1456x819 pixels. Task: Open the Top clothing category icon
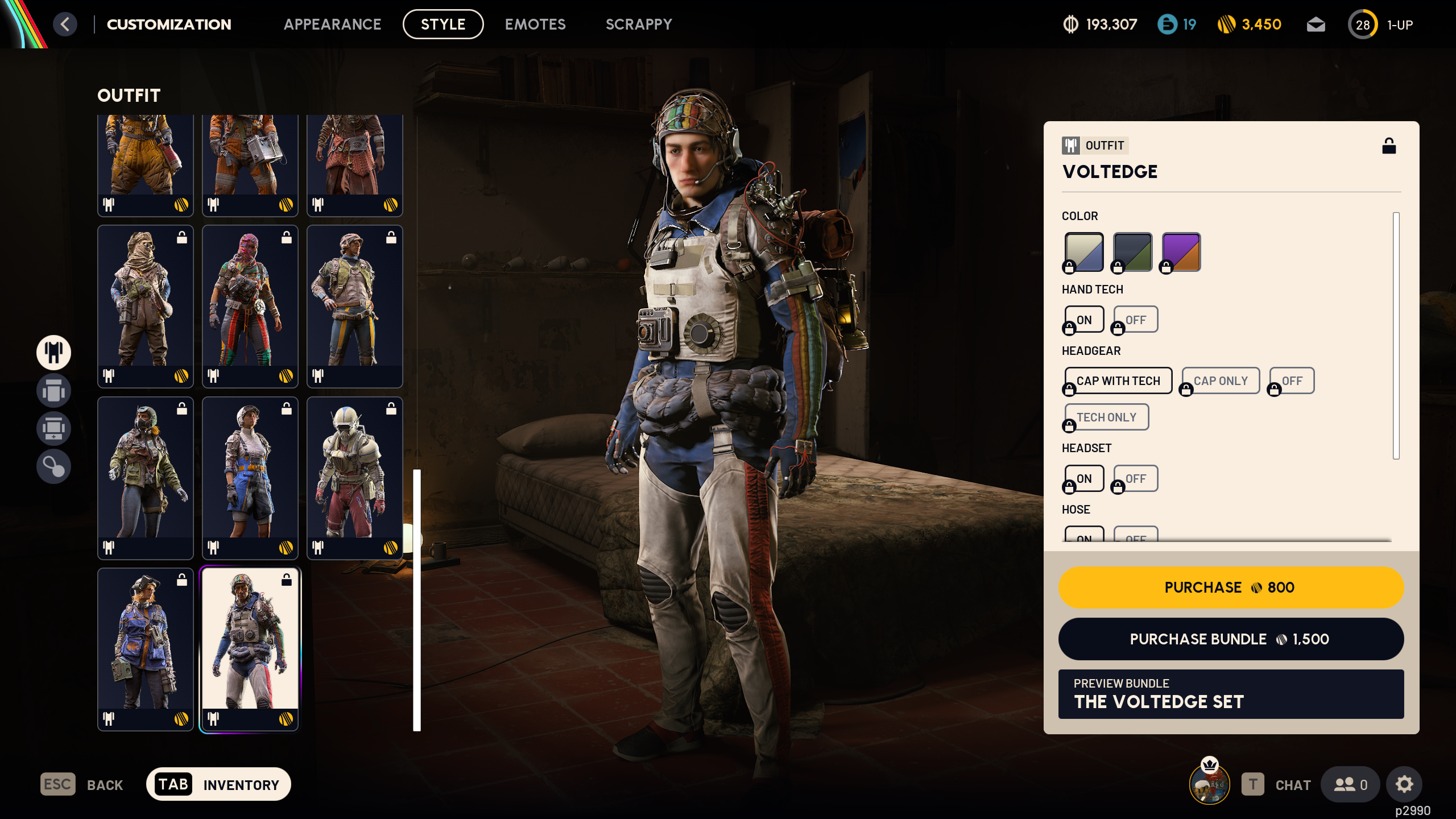53,391
